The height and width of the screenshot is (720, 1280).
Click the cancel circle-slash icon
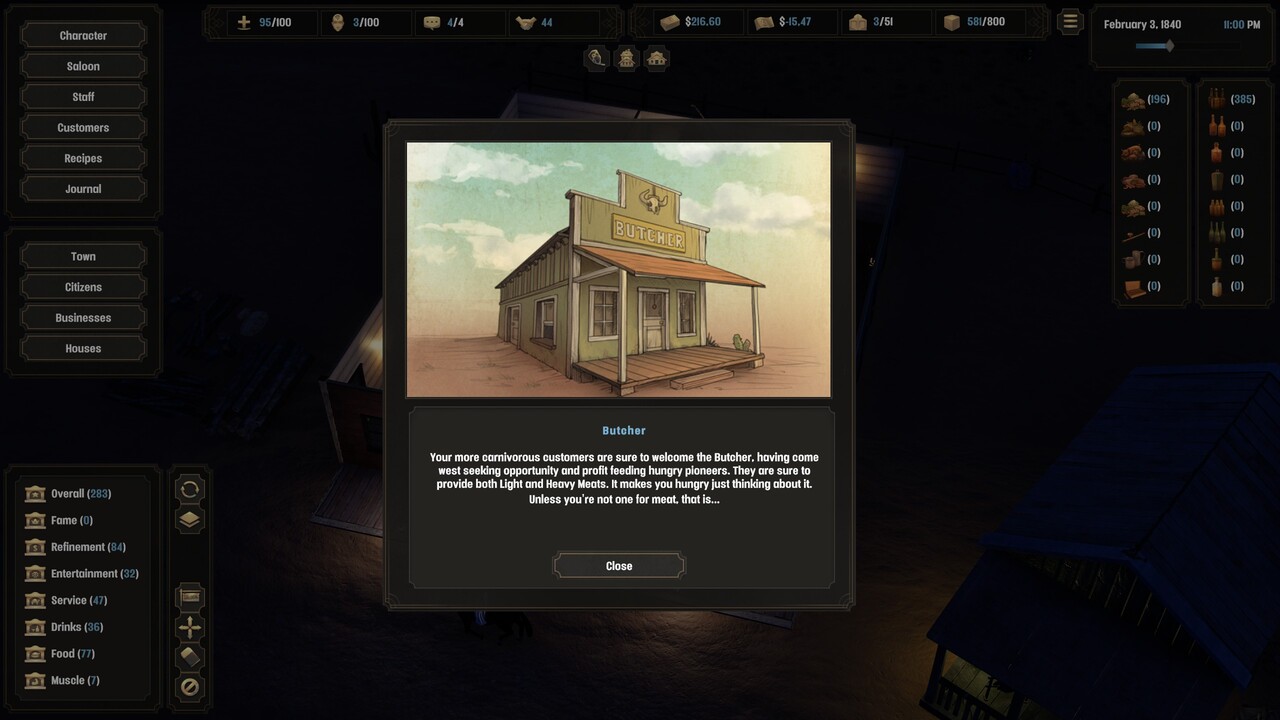(190, 687)
